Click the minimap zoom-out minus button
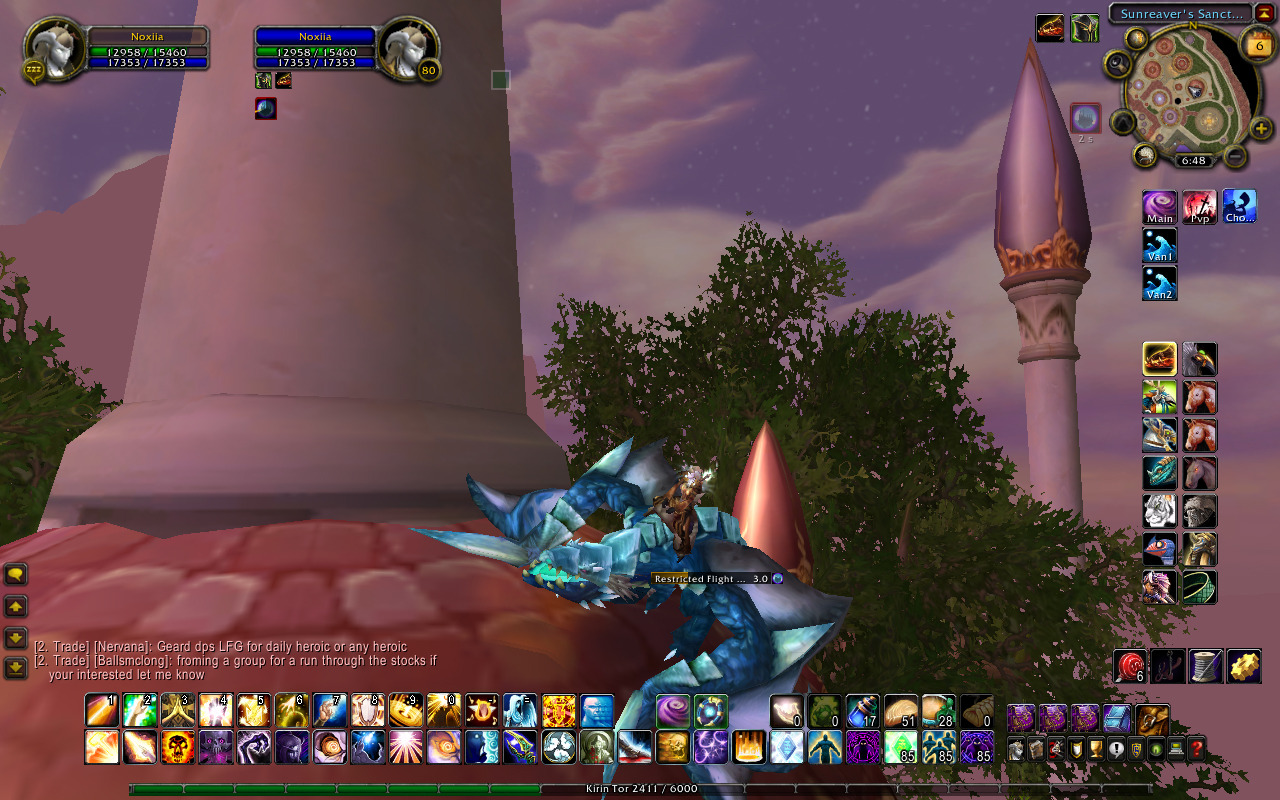The image size is (1280, 800). pos(1236,156)
